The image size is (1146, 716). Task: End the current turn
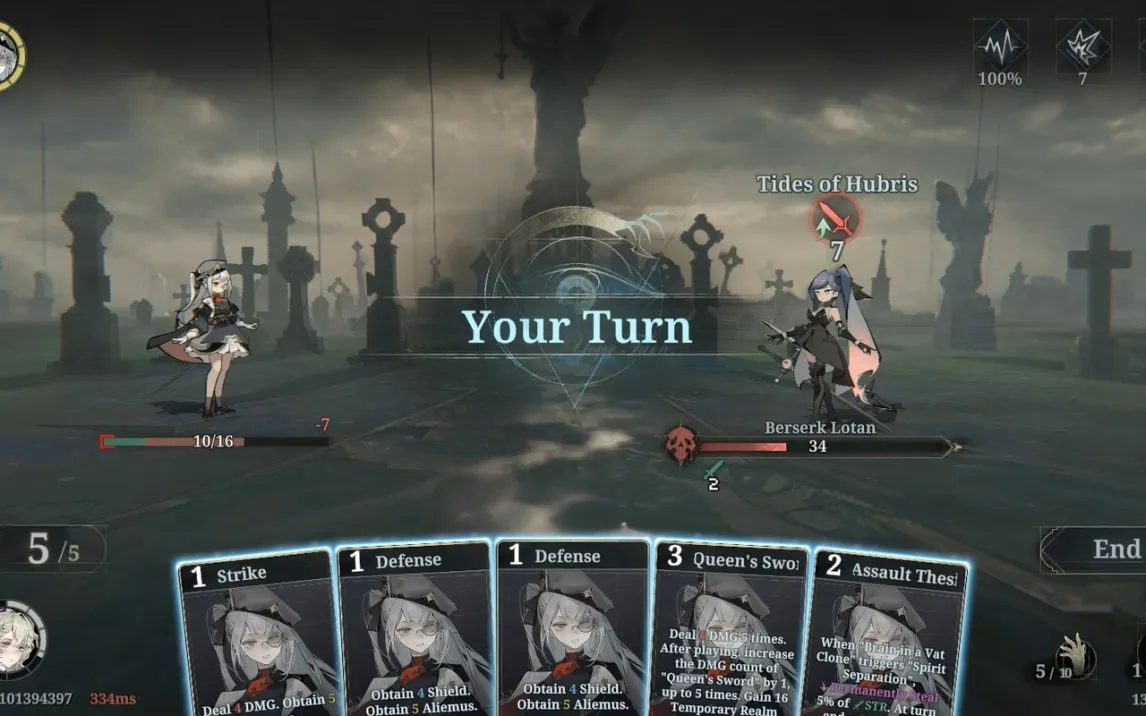pos(1102,550)
